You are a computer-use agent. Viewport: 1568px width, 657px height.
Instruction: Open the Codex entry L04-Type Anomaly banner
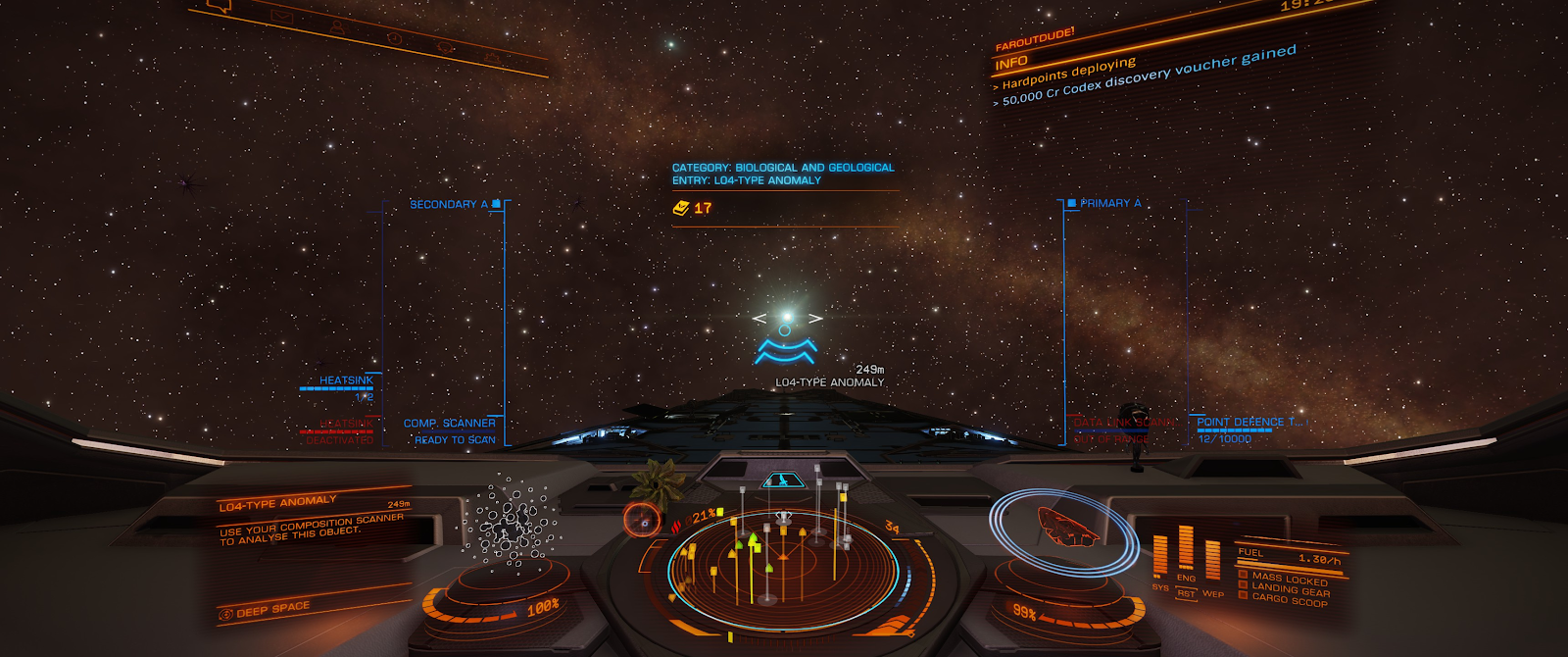(x=783, y=174)
